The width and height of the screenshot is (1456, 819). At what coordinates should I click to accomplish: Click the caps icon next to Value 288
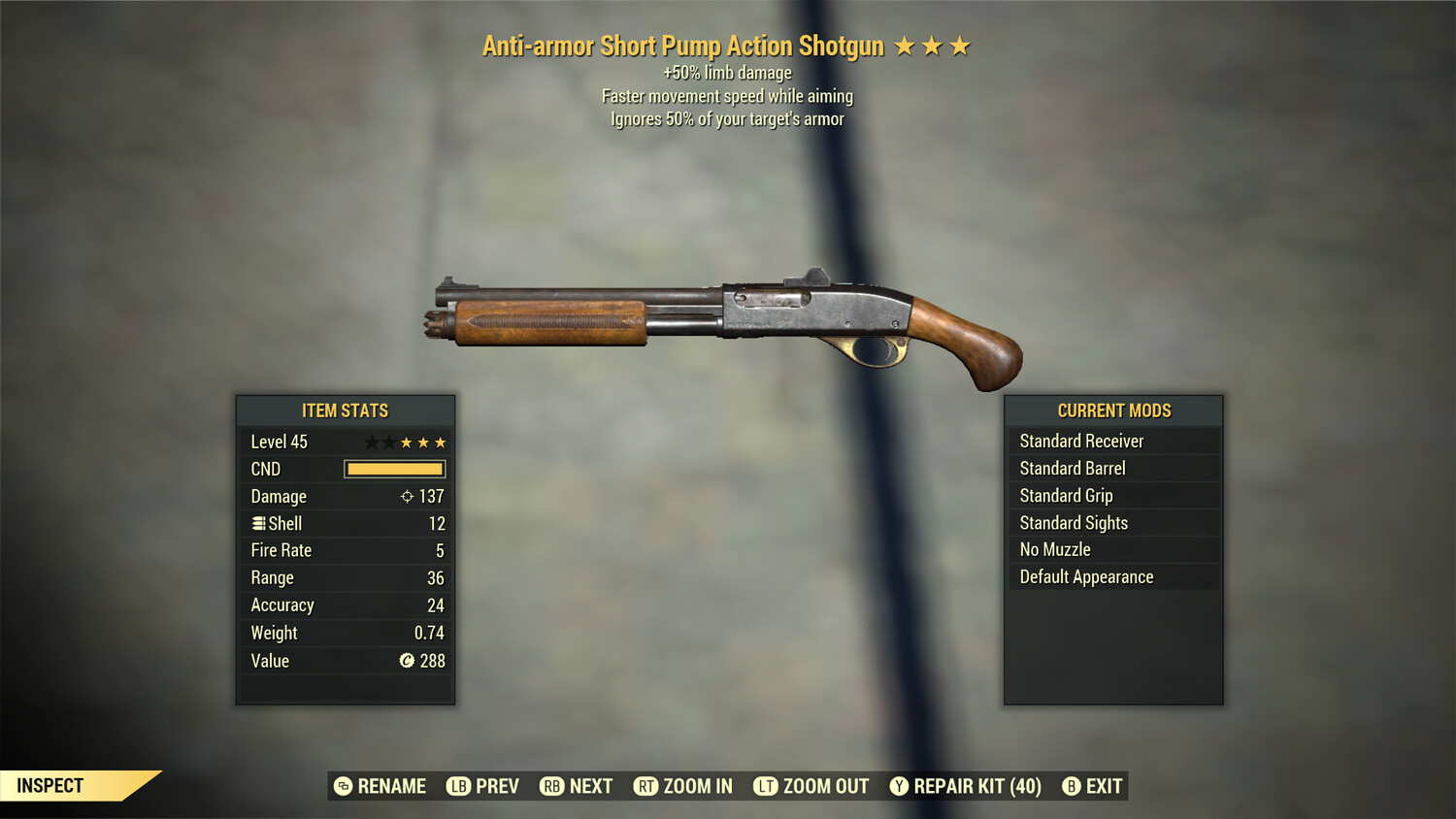coord(409,661)
